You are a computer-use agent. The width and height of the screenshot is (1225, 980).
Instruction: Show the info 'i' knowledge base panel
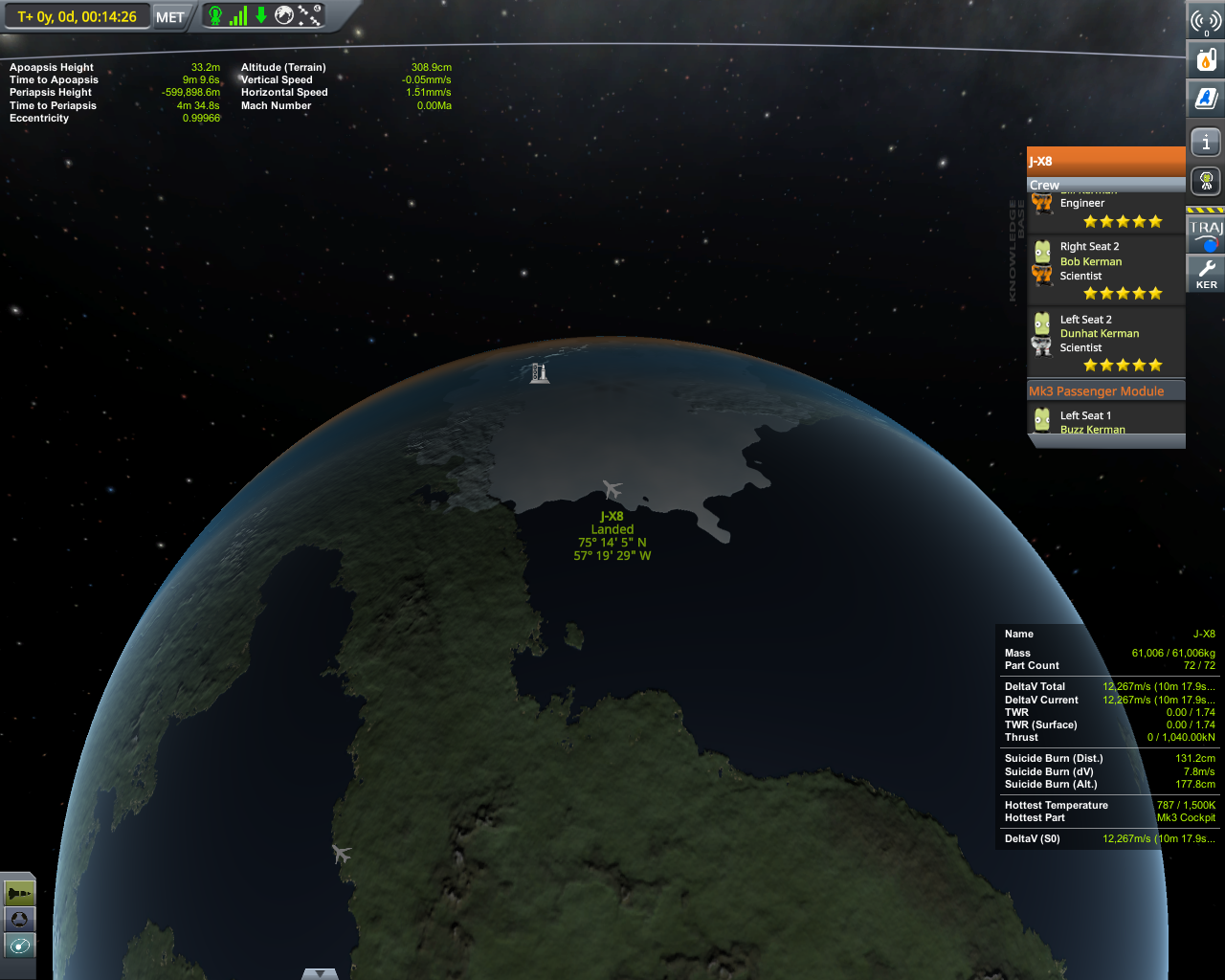(1206, 143)
